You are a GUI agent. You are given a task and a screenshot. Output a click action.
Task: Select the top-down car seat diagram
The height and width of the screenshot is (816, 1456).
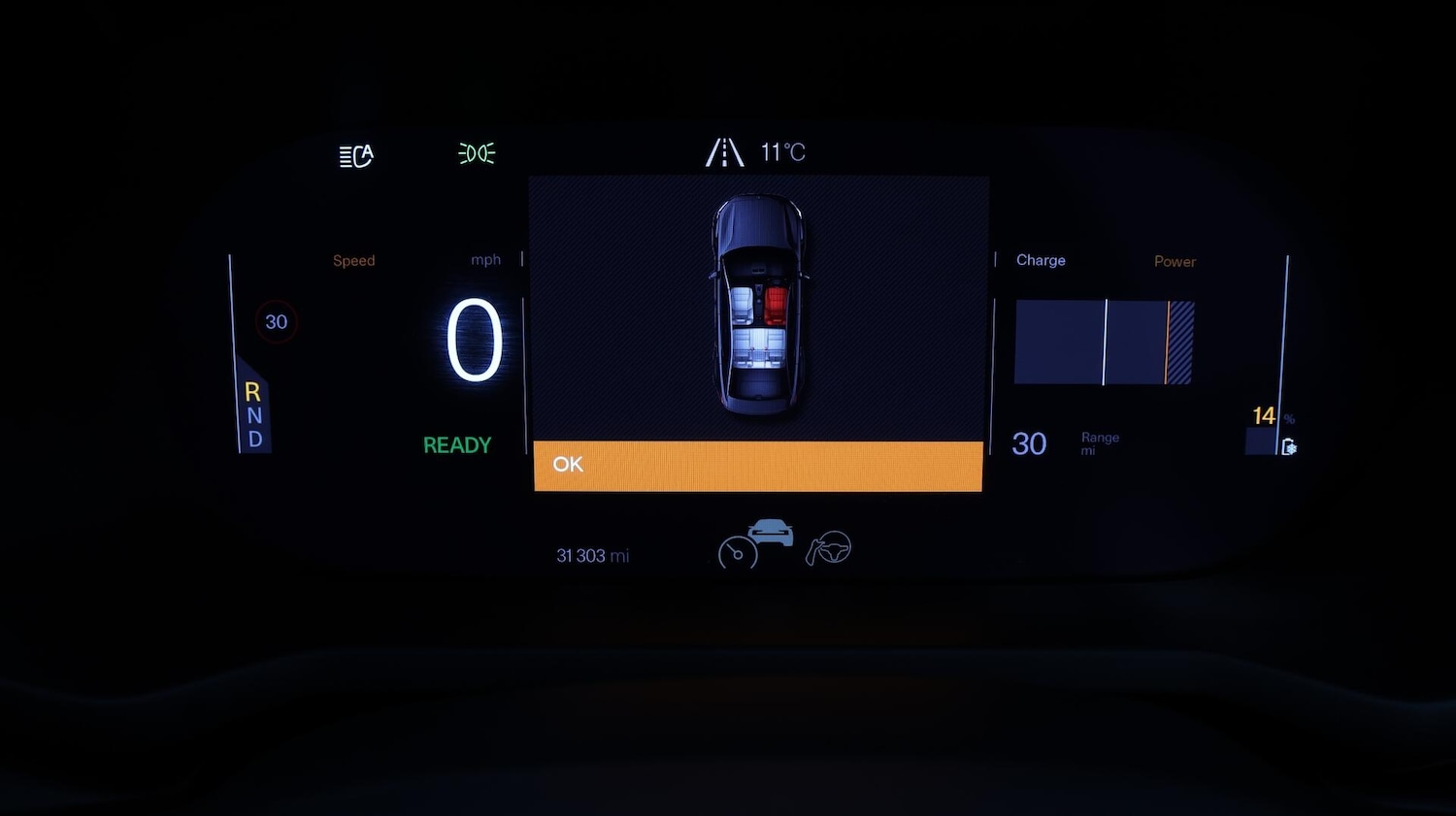click(759, 306)
